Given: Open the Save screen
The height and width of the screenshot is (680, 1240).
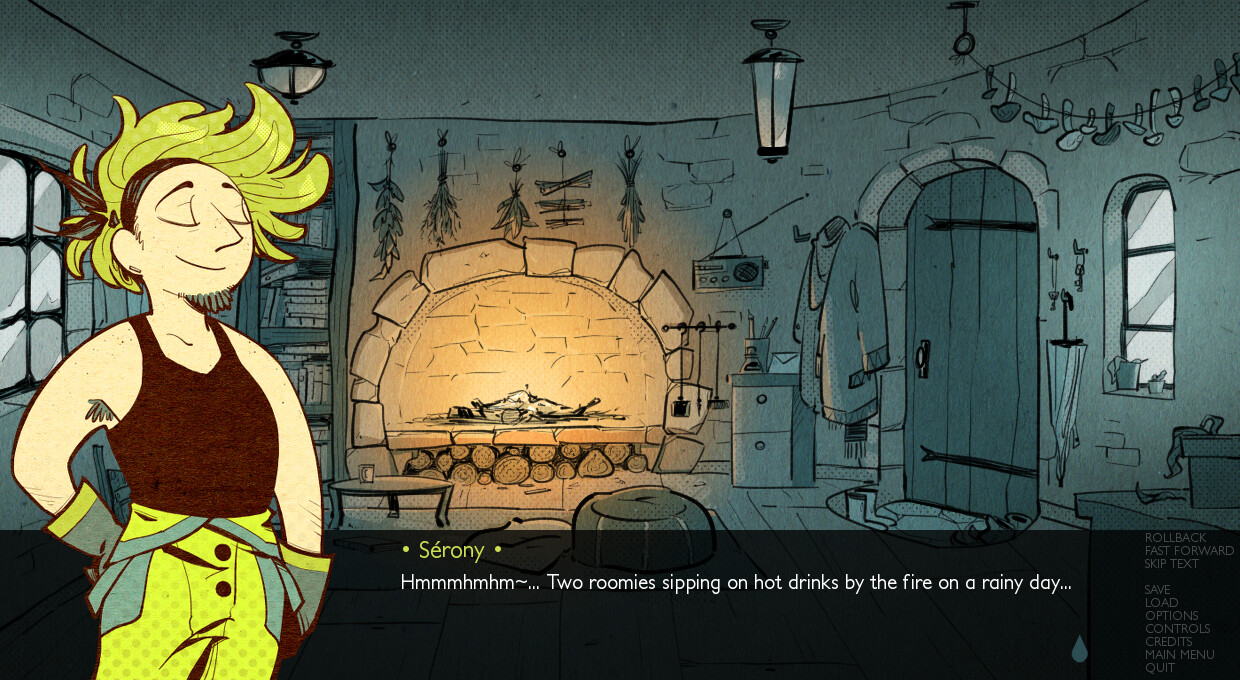Looking at the screenshot, I should [1157, 590].
